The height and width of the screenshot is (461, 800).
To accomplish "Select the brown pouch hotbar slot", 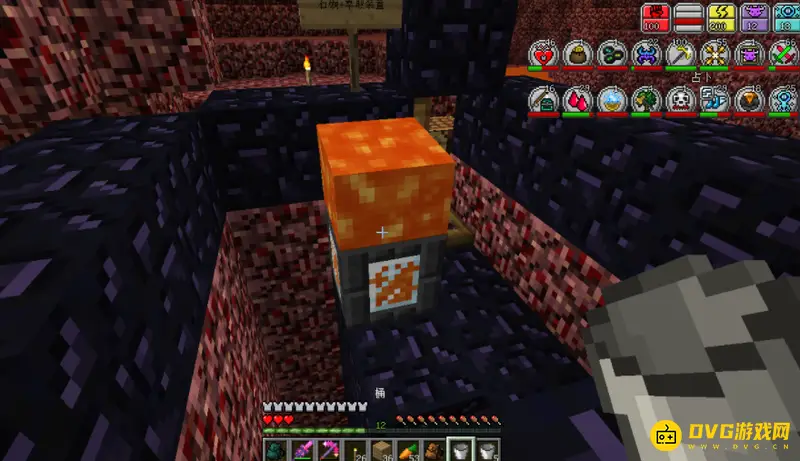I will pyautogui.click(x=433, y=450).
